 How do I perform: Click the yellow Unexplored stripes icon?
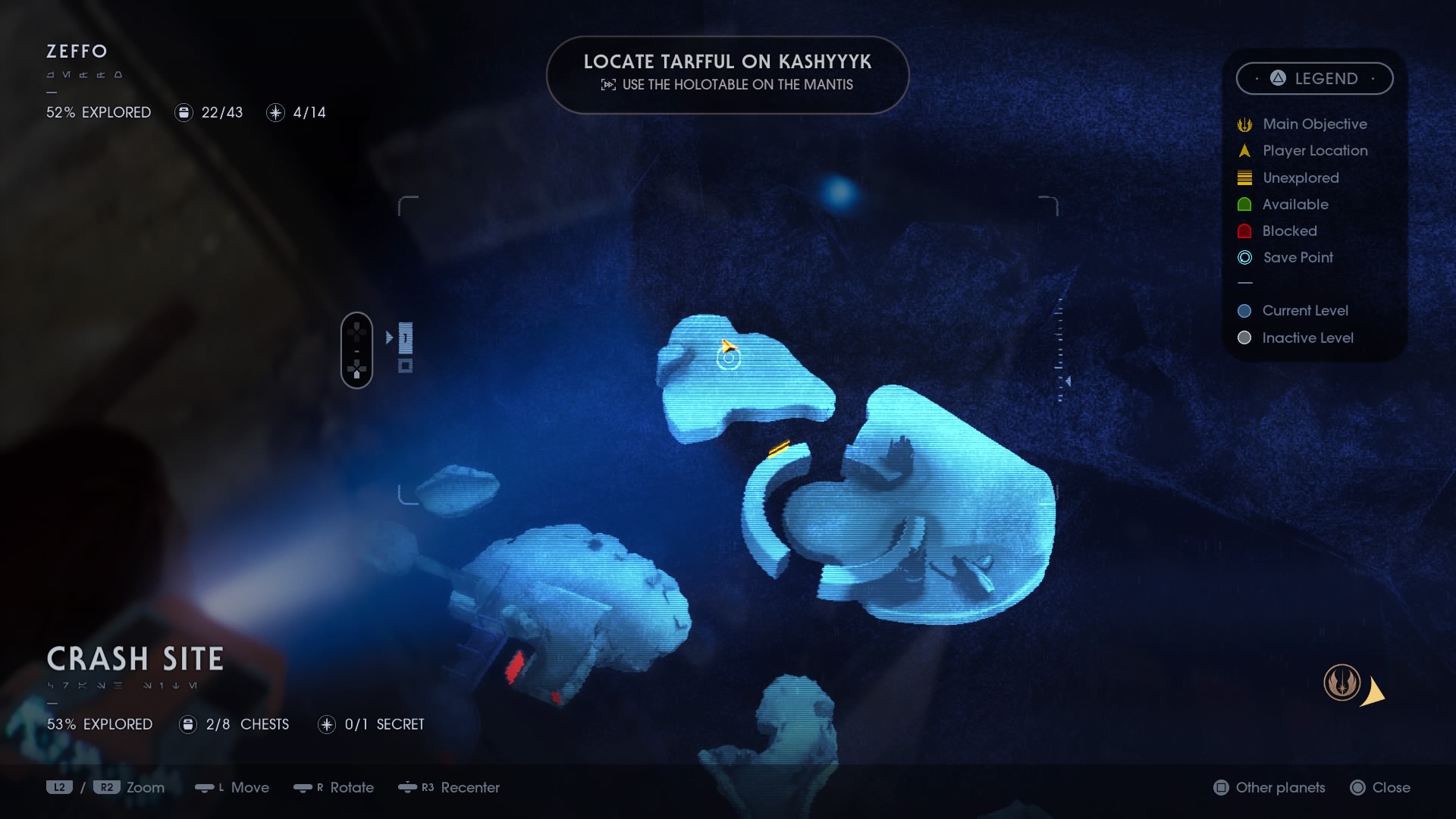pos(1244,177)
